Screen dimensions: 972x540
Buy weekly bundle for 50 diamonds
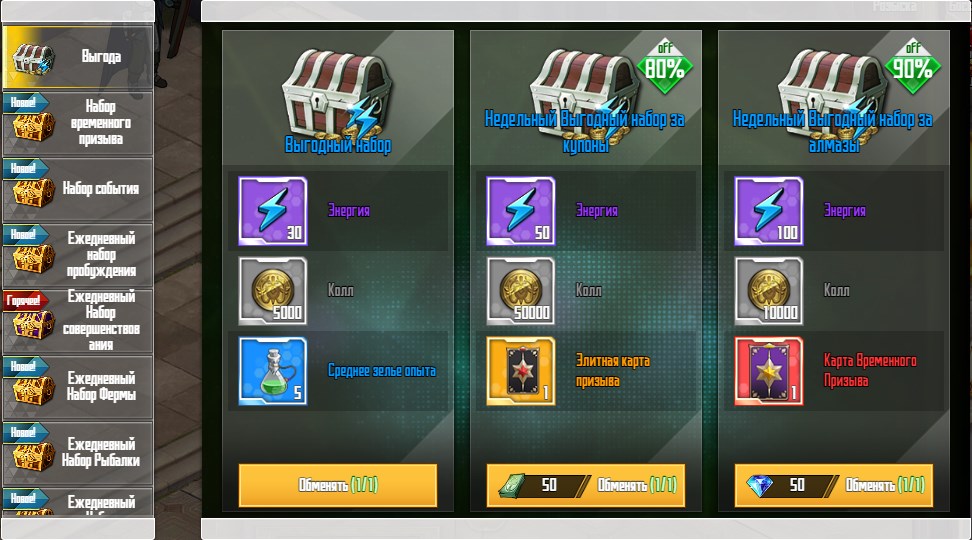click(833, 485)
